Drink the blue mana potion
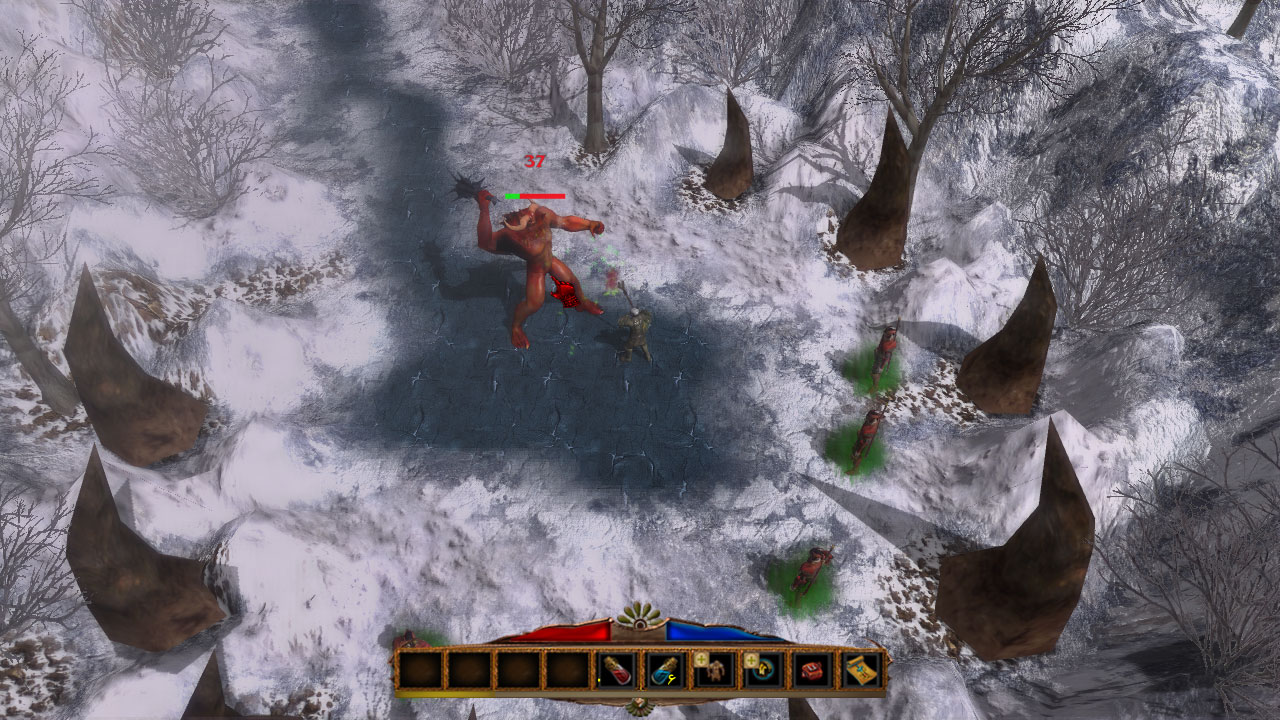The image size is (1280, 720). pyautogui.click(x=665, y=670)
